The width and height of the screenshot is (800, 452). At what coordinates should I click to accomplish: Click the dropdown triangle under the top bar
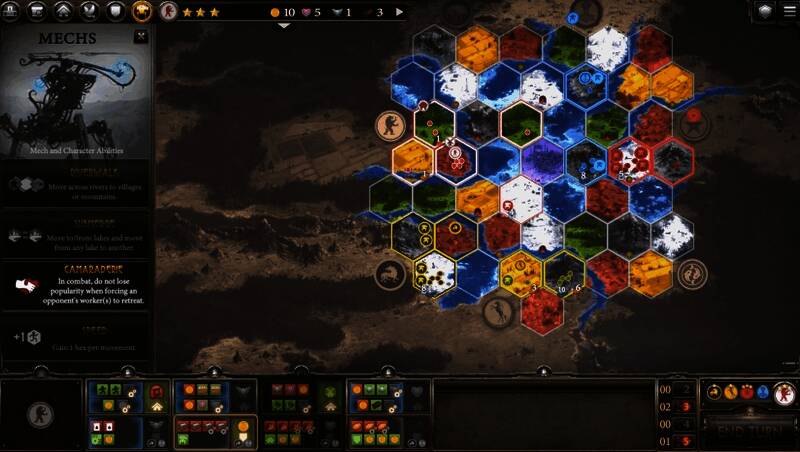pos(284,25)
